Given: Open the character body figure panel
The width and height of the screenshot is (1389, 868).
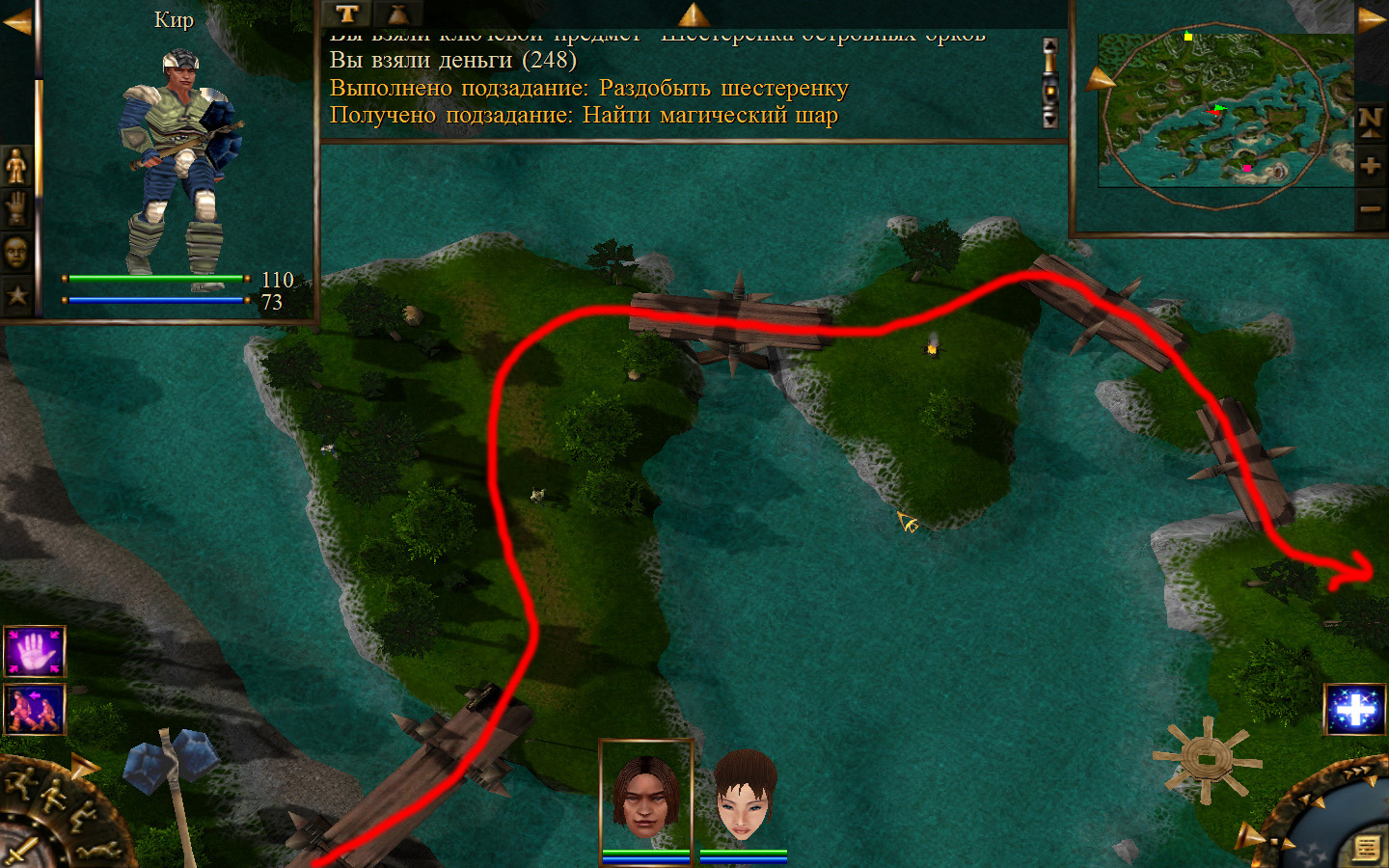Looking at the screenshot, I should [16, 167].
